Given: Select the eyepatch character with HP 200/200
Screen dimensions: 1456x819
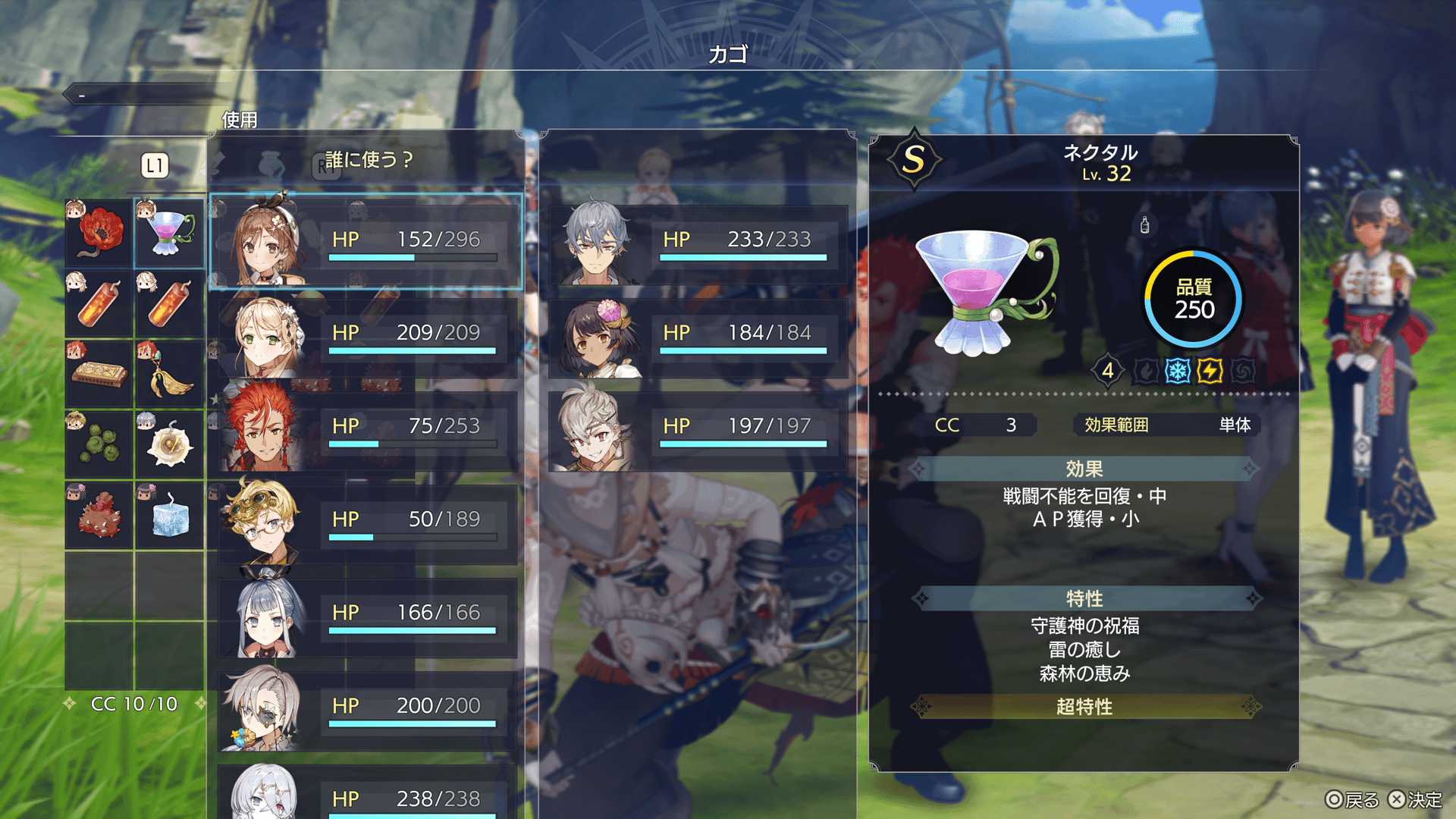Looking at the screenshot, I should click(366, 708).
